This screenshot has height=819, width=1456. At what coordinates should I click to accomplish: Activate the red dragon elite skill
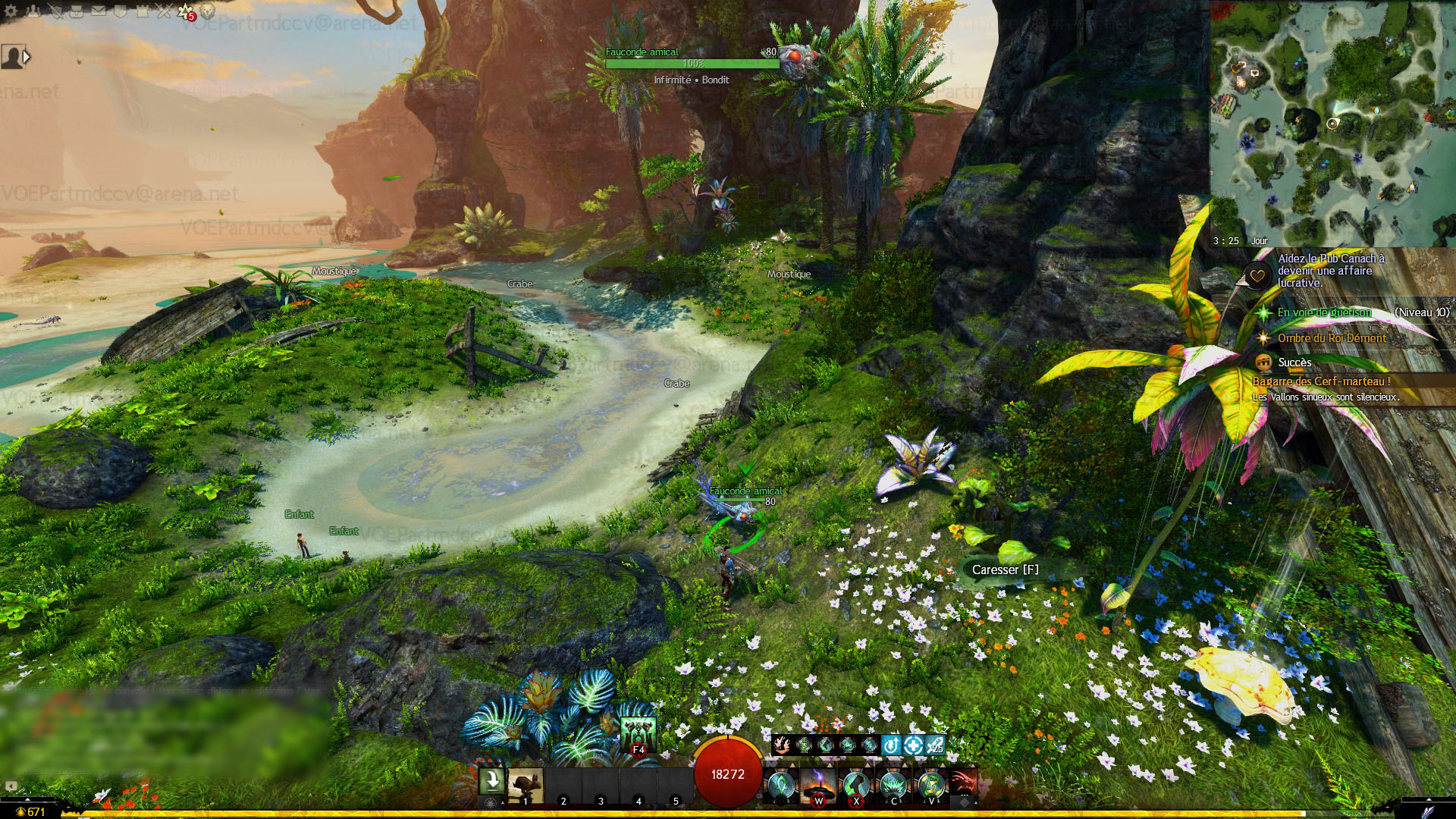coord(963,786)
